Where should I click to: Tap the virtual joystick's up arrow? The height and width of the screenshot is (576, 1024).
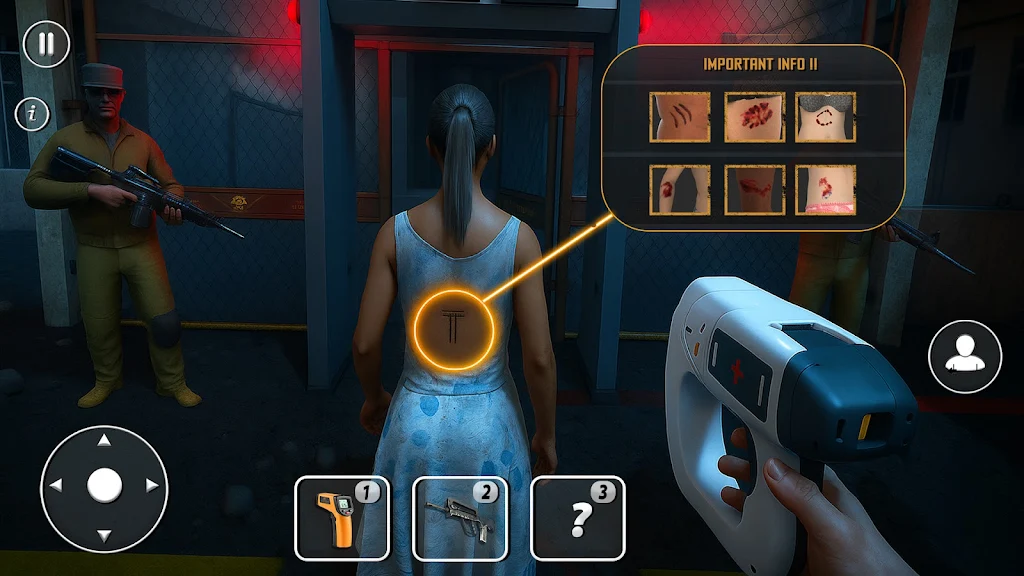click(104, 441)
